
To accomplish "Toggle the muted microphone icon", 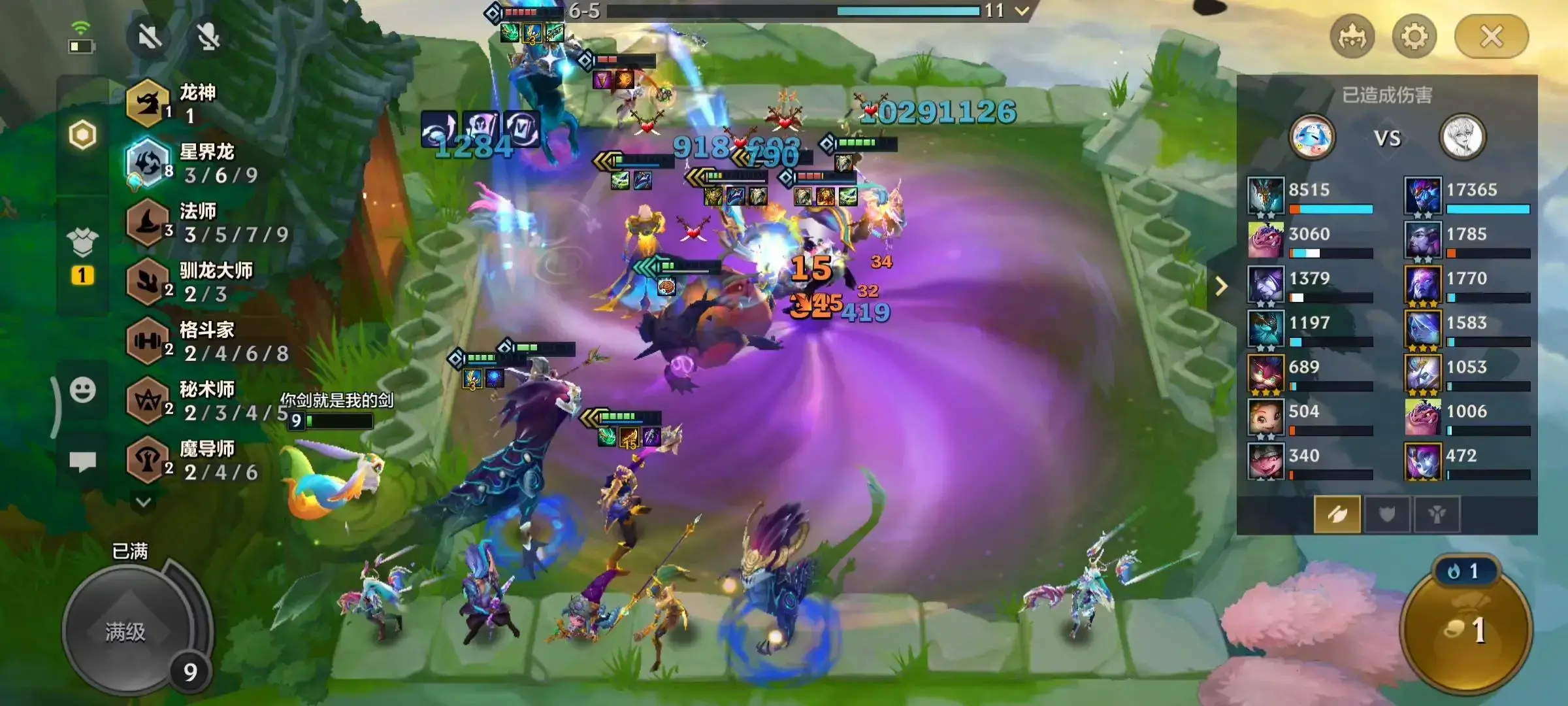I will [x=208, y=37].
